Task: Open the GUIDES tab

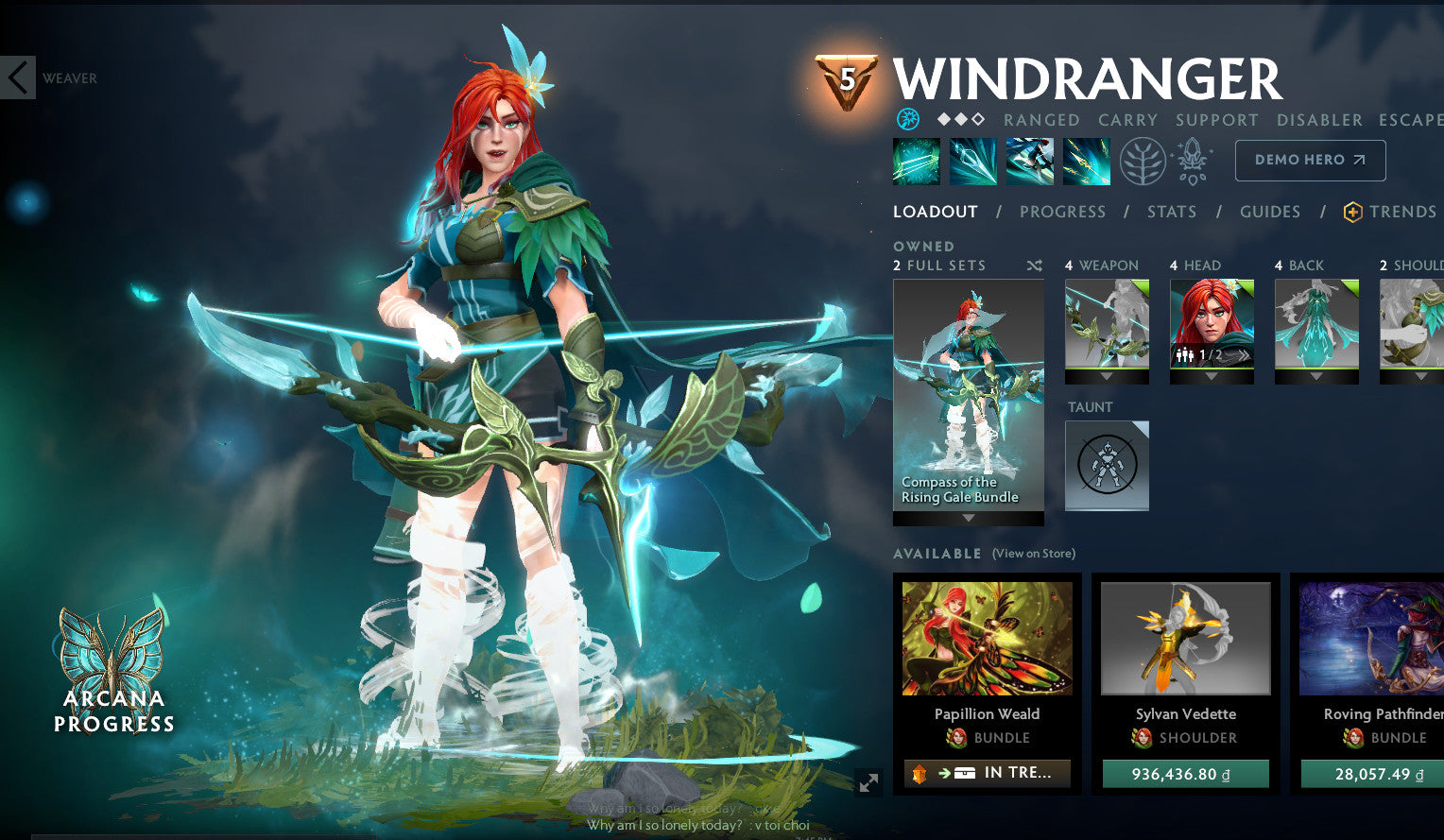Action: point(1270,212)
